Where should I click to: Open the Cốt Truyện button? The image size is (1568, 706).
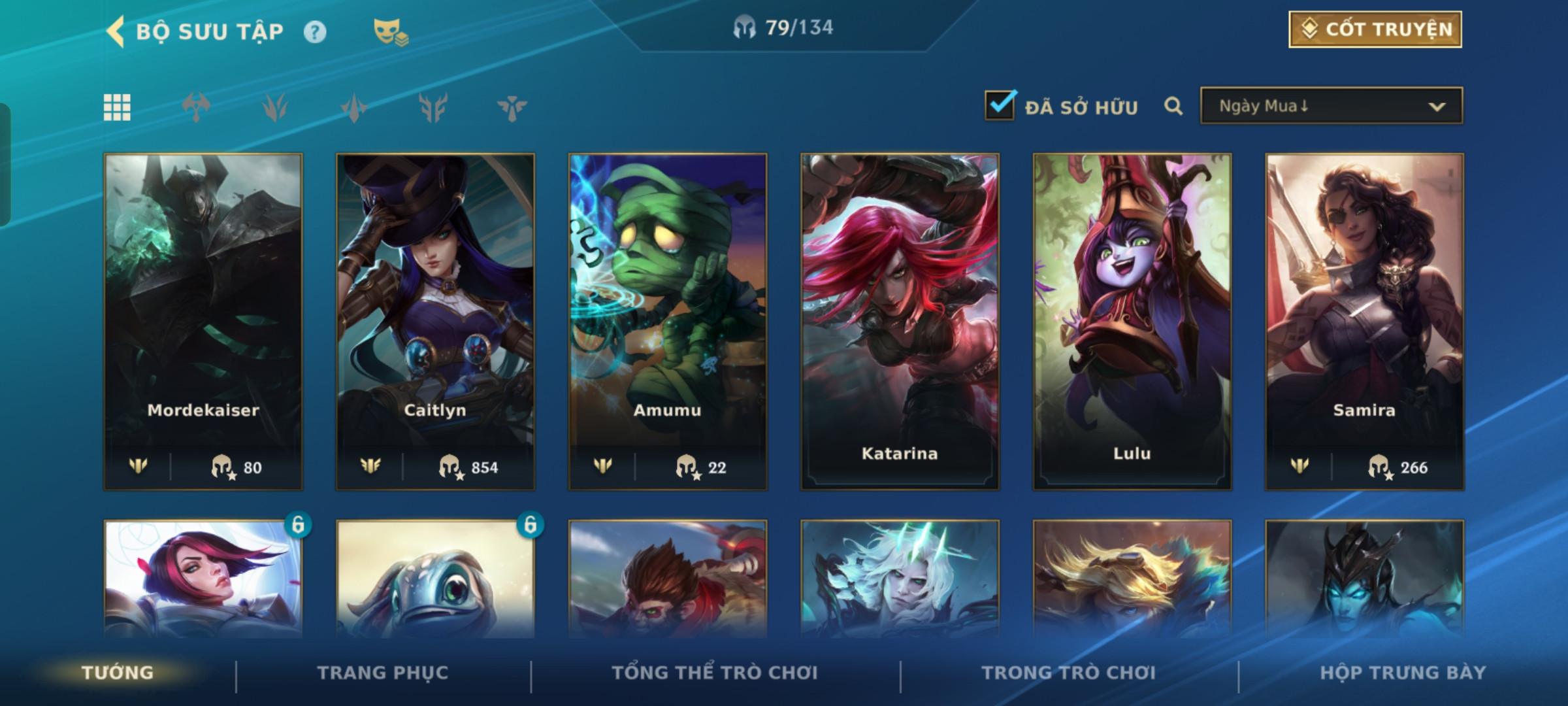(x=1375, y=29)
